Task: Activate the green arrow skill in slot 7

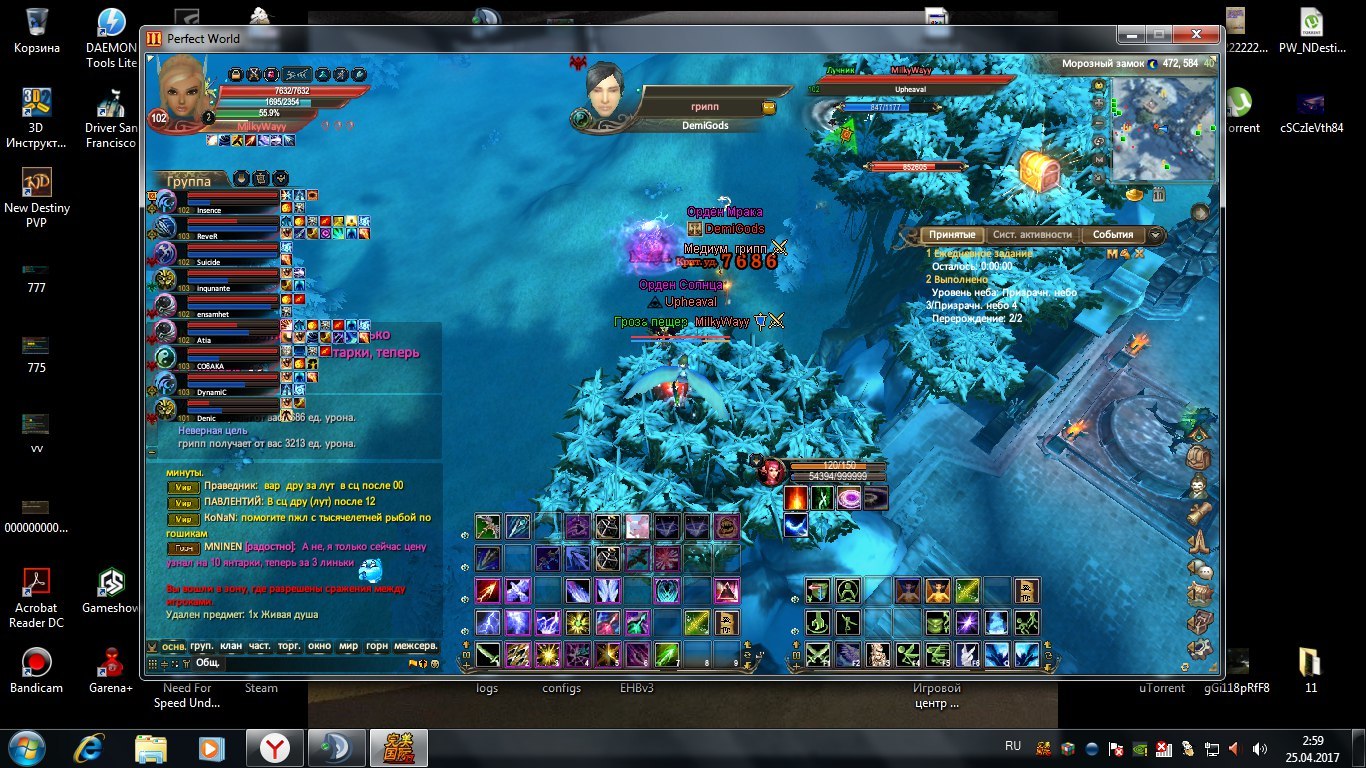Action: tap(667, 655)
